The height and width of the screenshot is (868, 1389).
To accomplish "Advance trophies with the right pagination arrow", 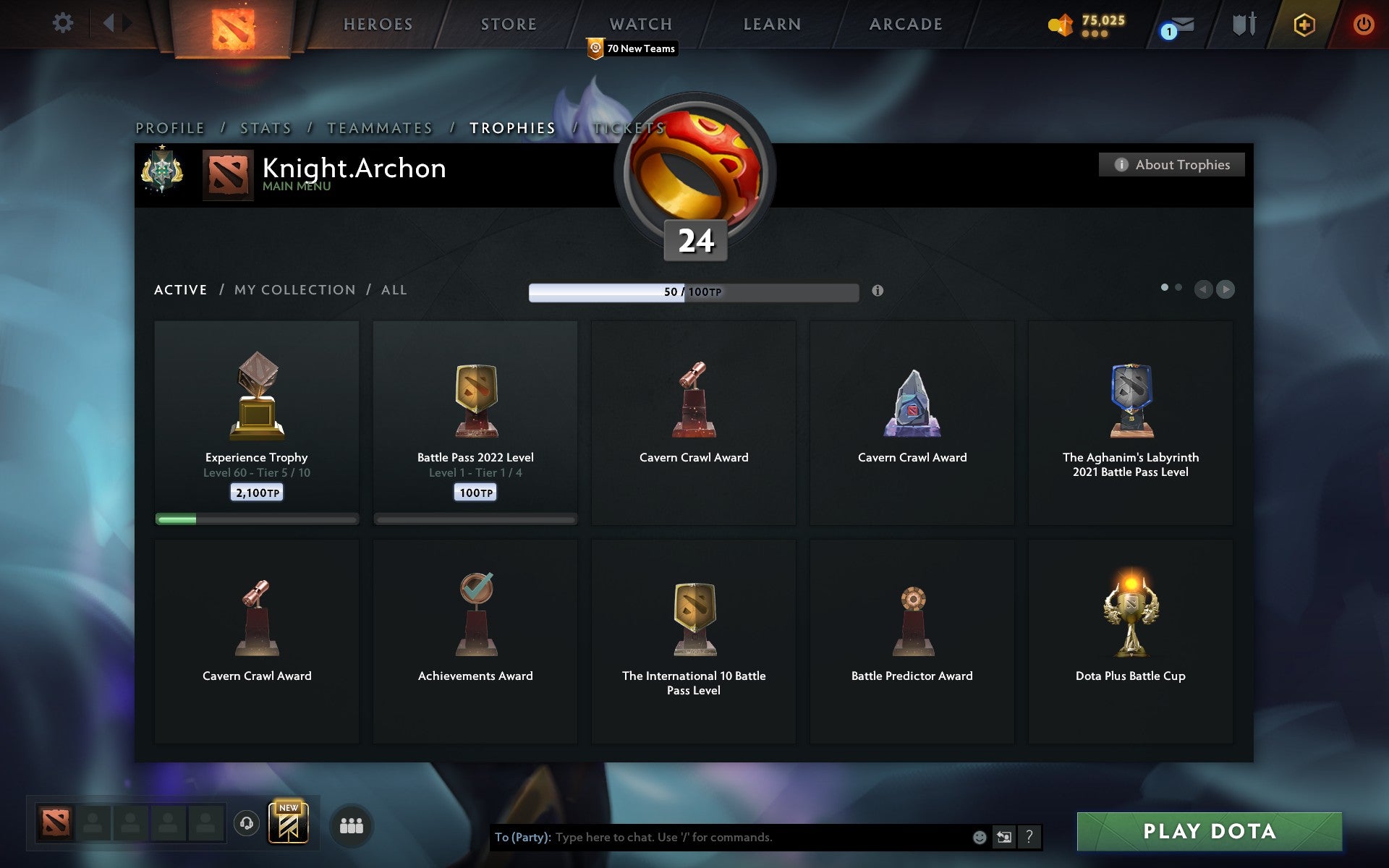I will click(x=1226, y=289).
